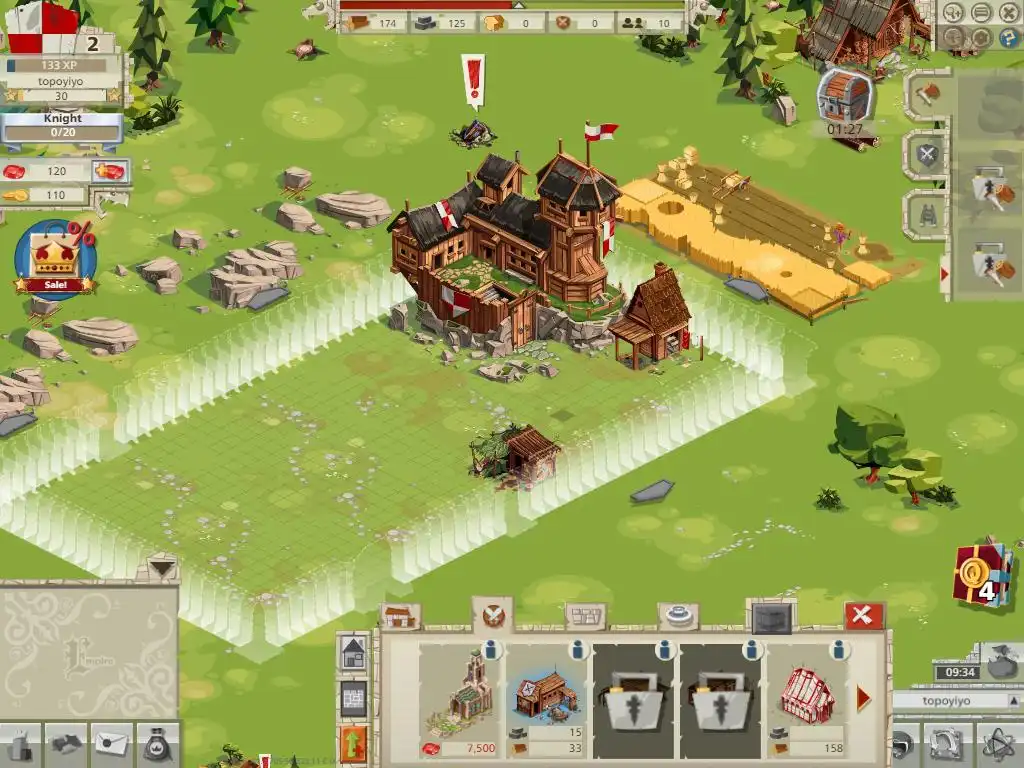Image resolution: width=1024 pixels, height=768 pixels.
Task: Switch to the civil buildings house tab
Action: (x=400, y=617)
